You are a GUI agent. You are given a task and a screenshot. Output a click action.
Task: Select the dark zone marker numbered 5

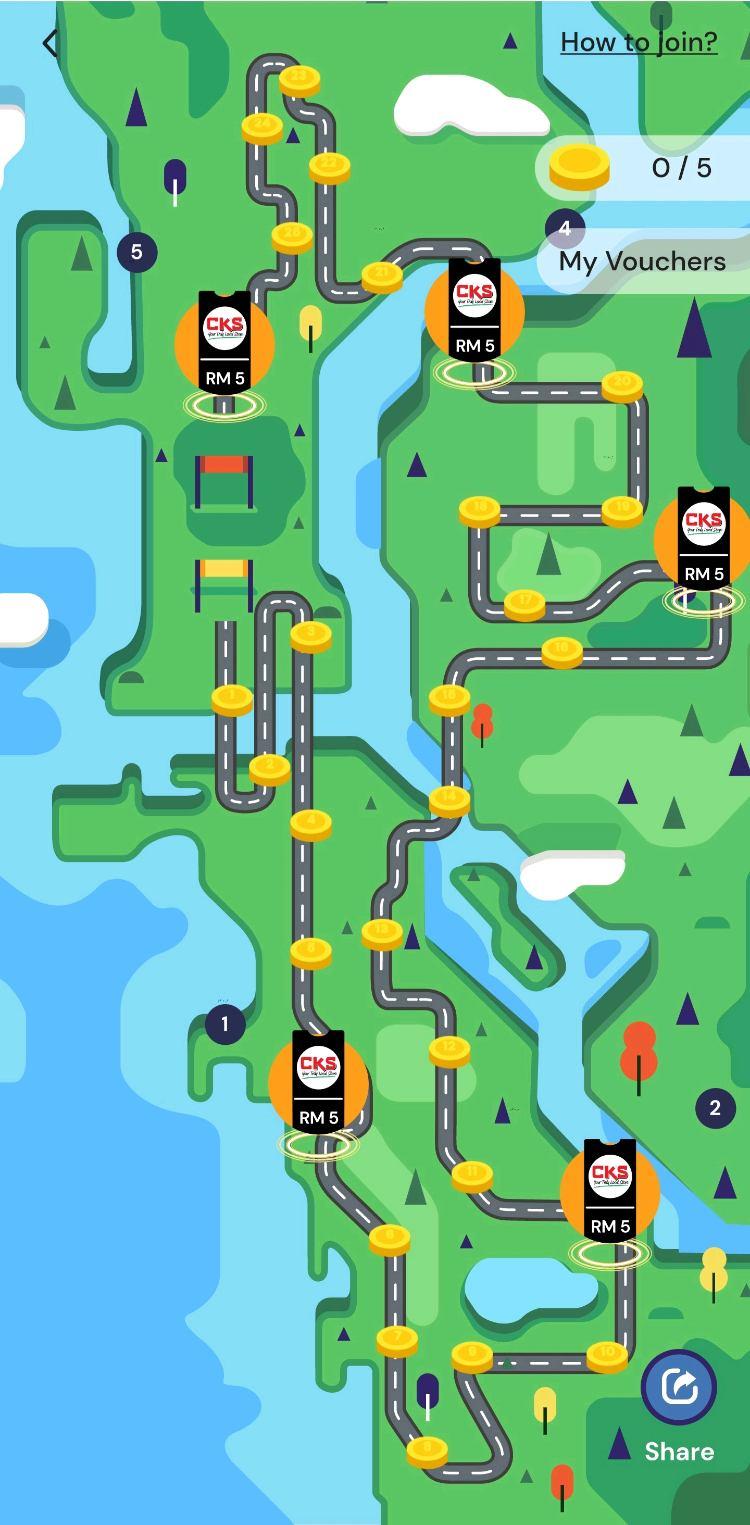[x=137, y=252]
